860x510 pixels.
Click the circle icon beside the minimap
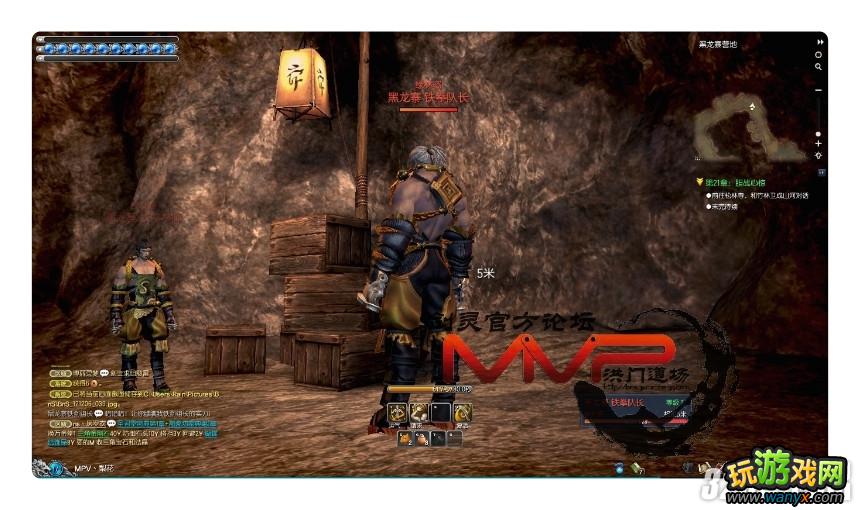pyautogui.click(x=819, y=55)
